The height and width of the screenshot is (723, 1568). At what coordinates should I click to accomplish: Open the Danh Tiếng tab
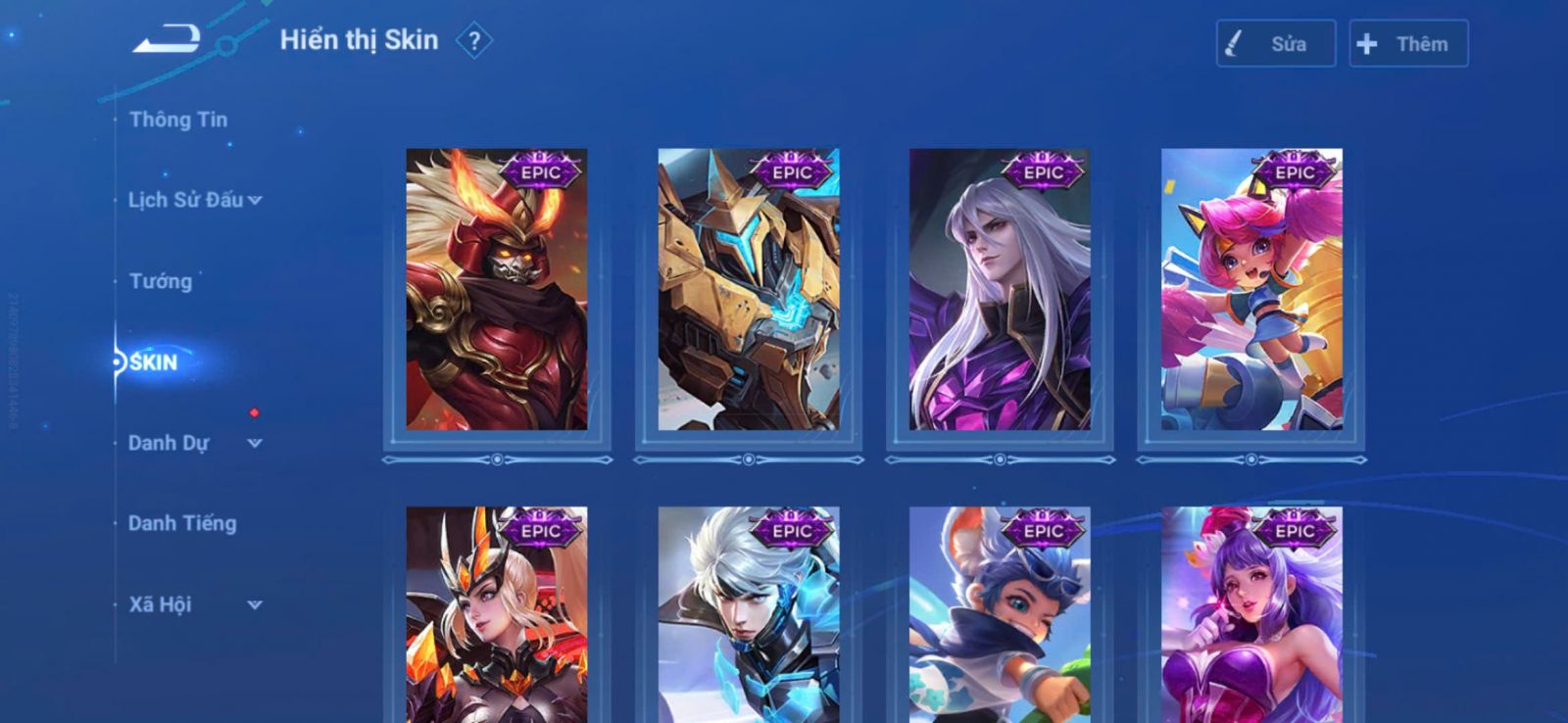point(182,523)
